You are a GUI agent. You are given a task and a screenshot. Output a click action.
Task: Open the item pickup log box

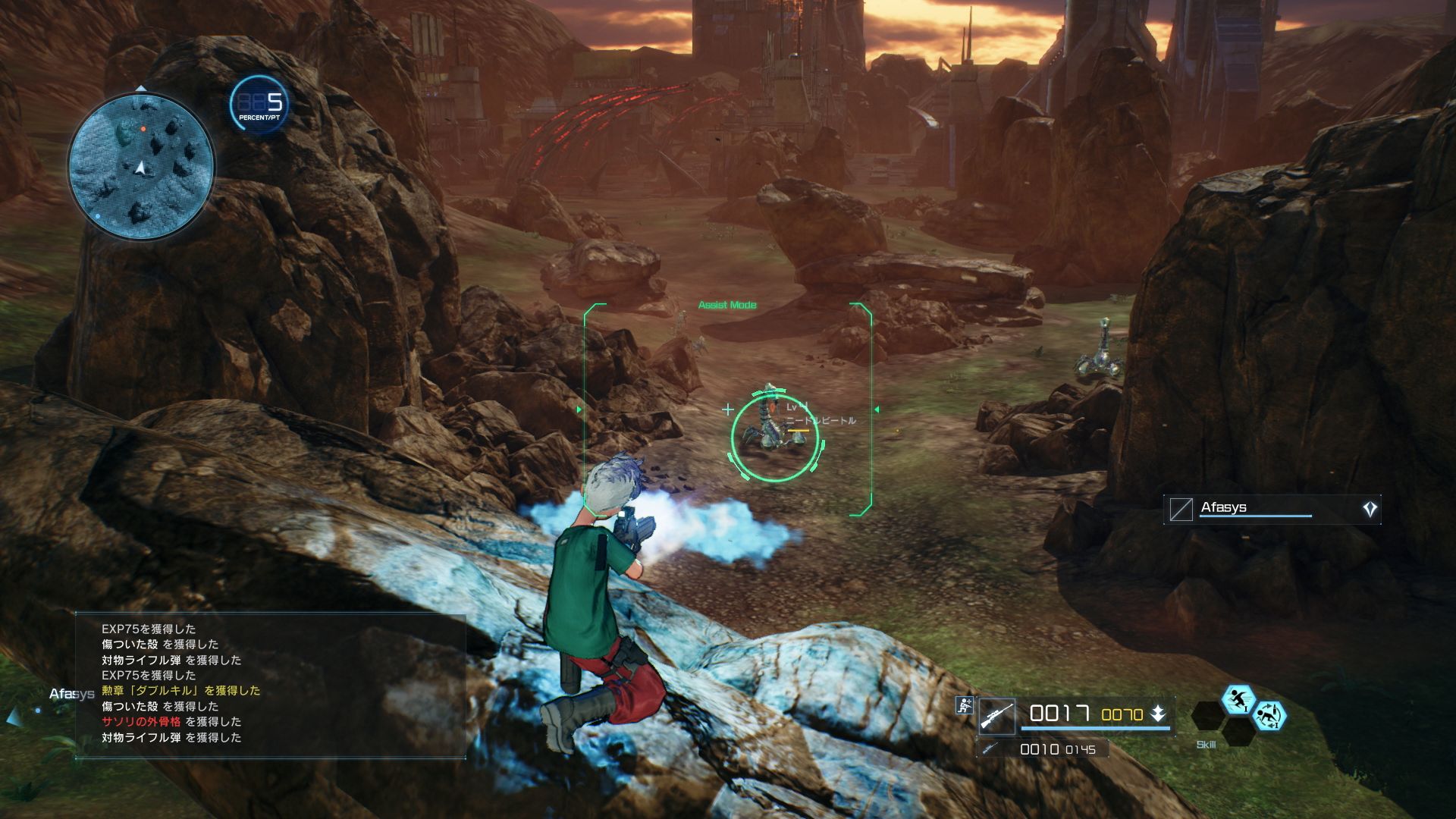point(271,685)
